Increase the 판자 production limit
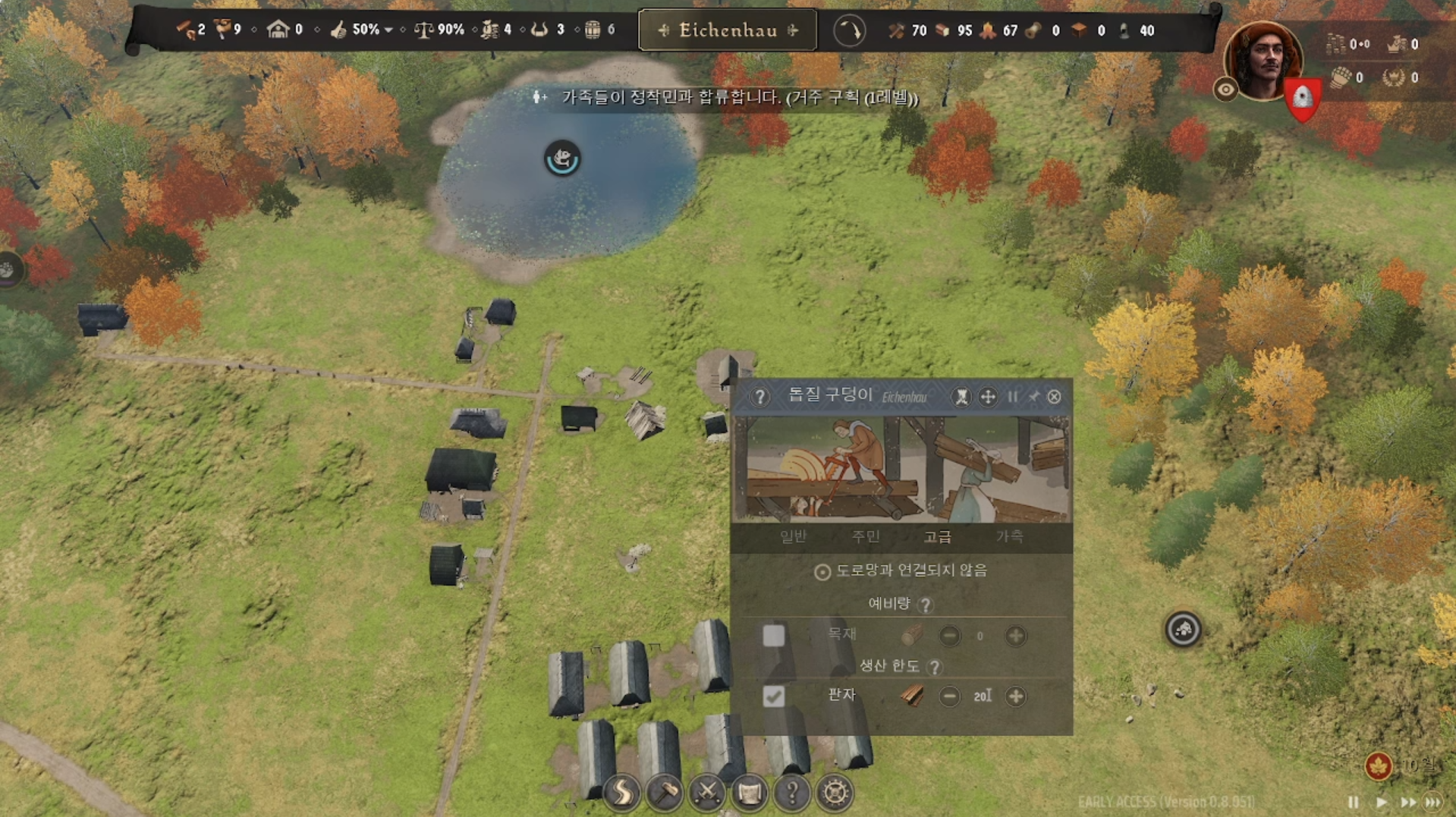 pos(1015,696)
